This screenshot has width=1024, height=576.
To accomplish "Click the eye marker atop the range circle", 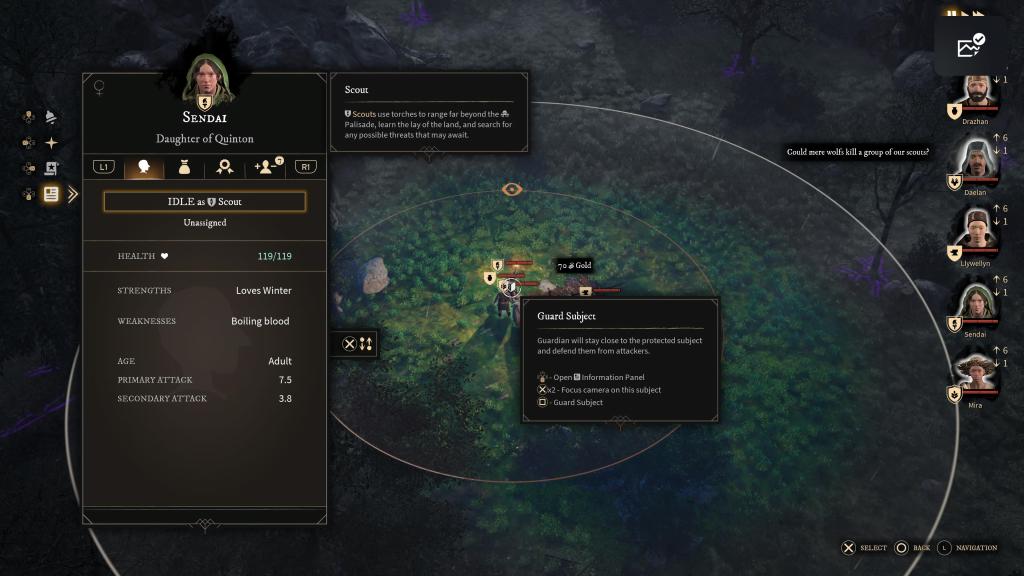I will tap(511, 189).
